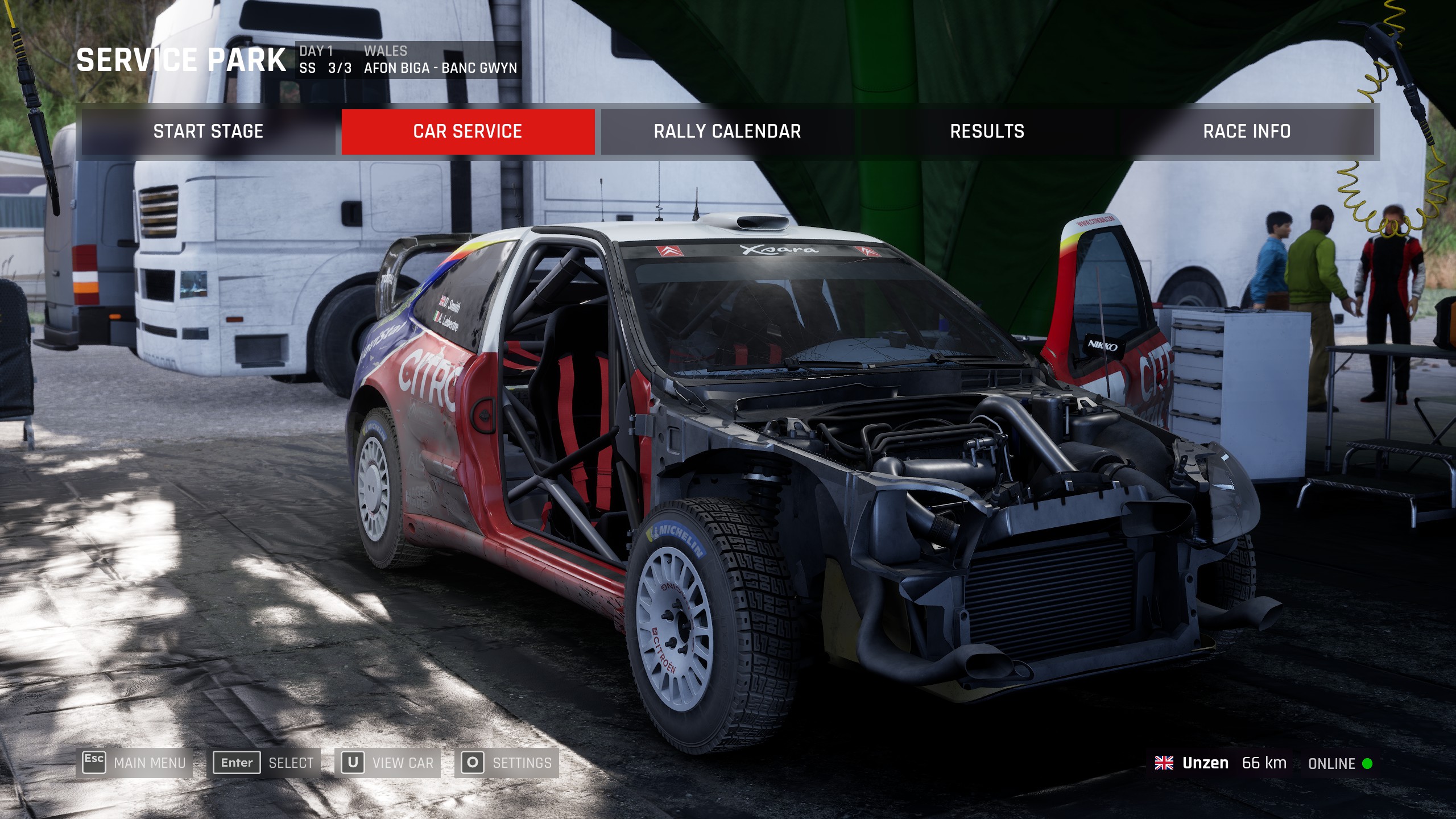1456x819 pixels.
Task: Click the Unzen player profile tag
Action: pyautogui.click(x=1205, y=763)
